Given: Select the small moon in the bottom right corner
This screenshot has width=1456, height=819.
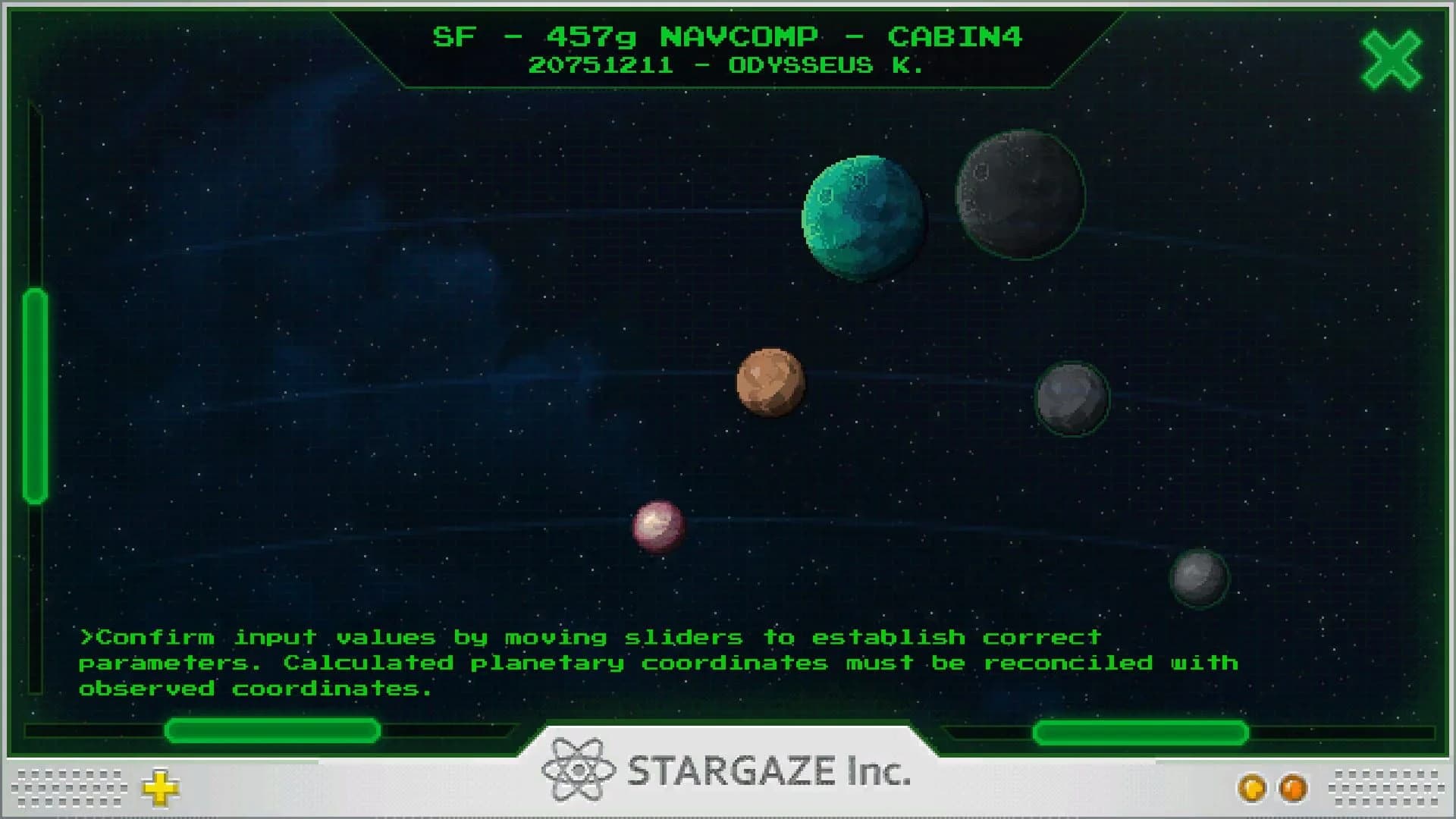Looking at the screenshot, I should [1200, 578].
